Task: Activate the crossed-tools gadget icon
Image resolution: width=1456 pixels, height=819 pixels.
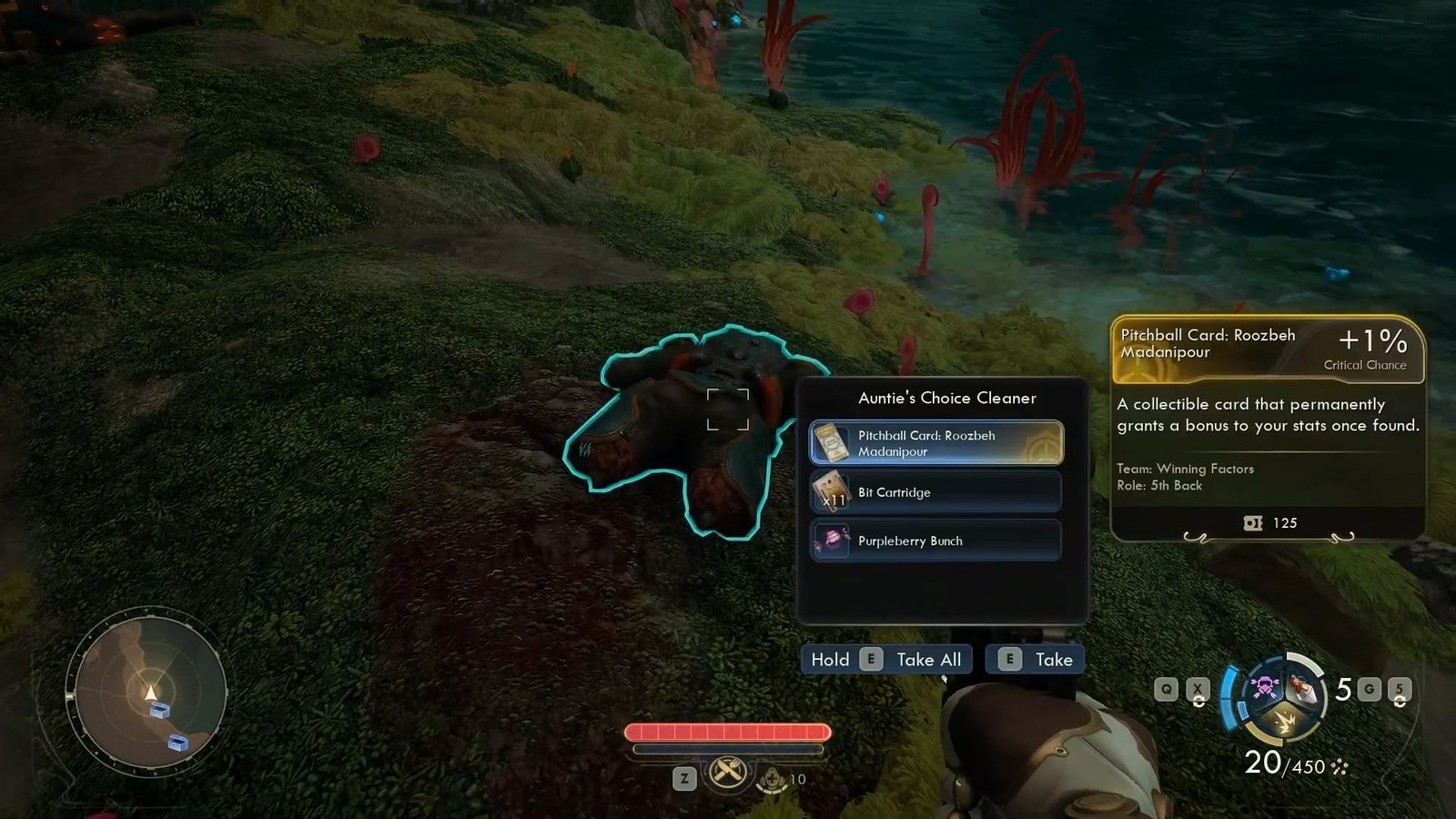Action: point(727,774)
